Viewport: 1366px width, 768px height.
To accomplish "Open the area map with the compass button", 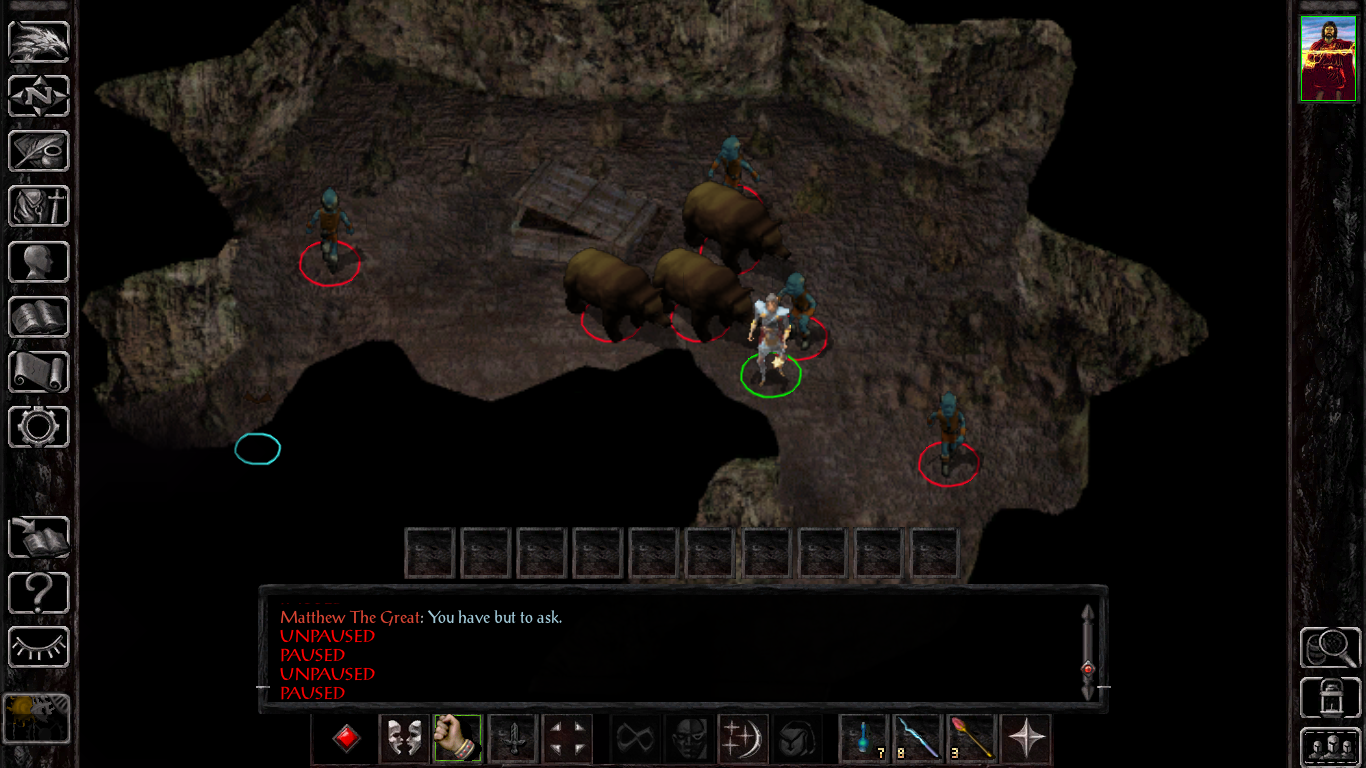I will coord(39,97).
